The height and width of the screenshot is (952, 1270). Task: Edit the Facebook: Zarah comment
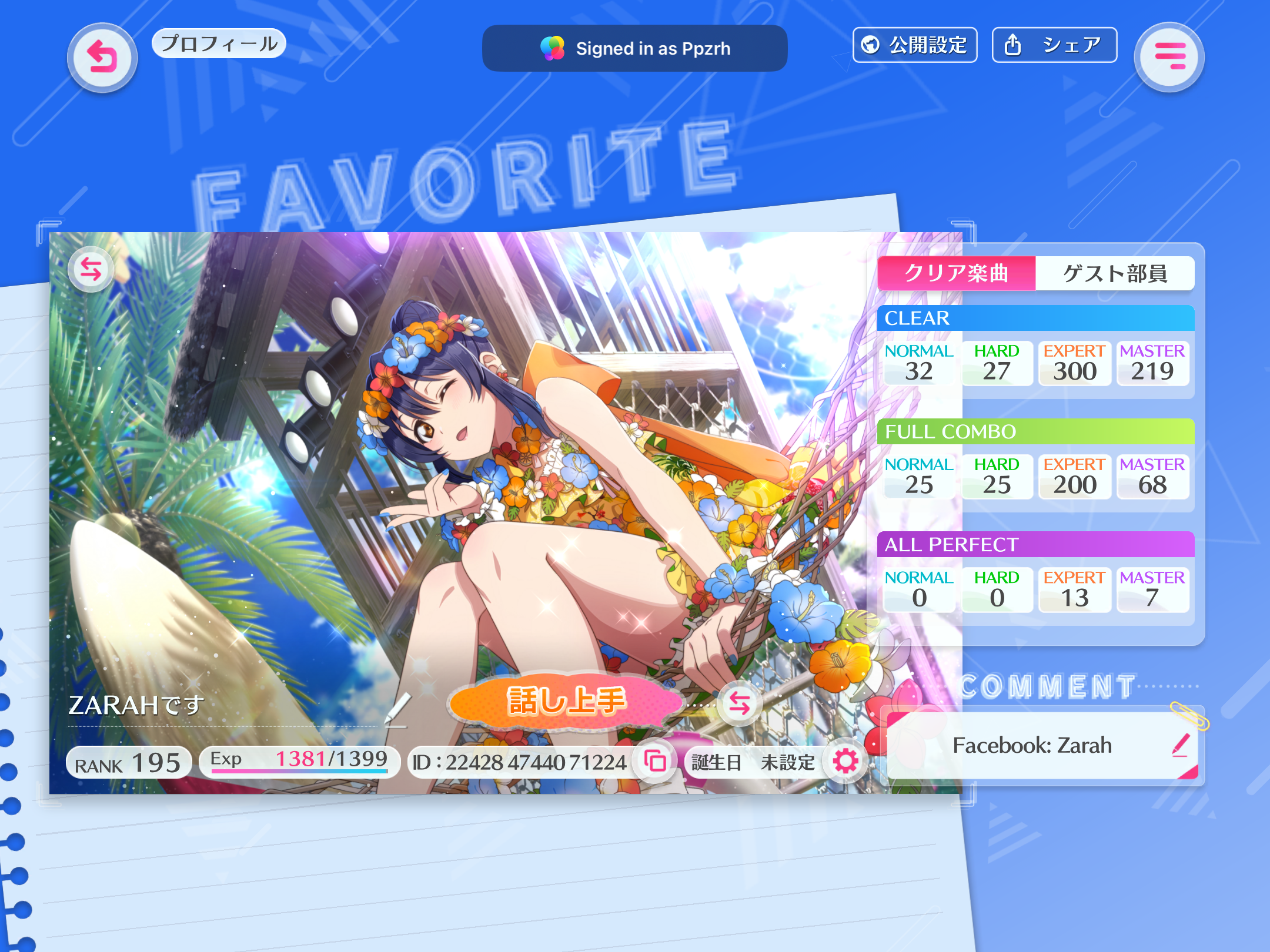tap(1181, 745)
